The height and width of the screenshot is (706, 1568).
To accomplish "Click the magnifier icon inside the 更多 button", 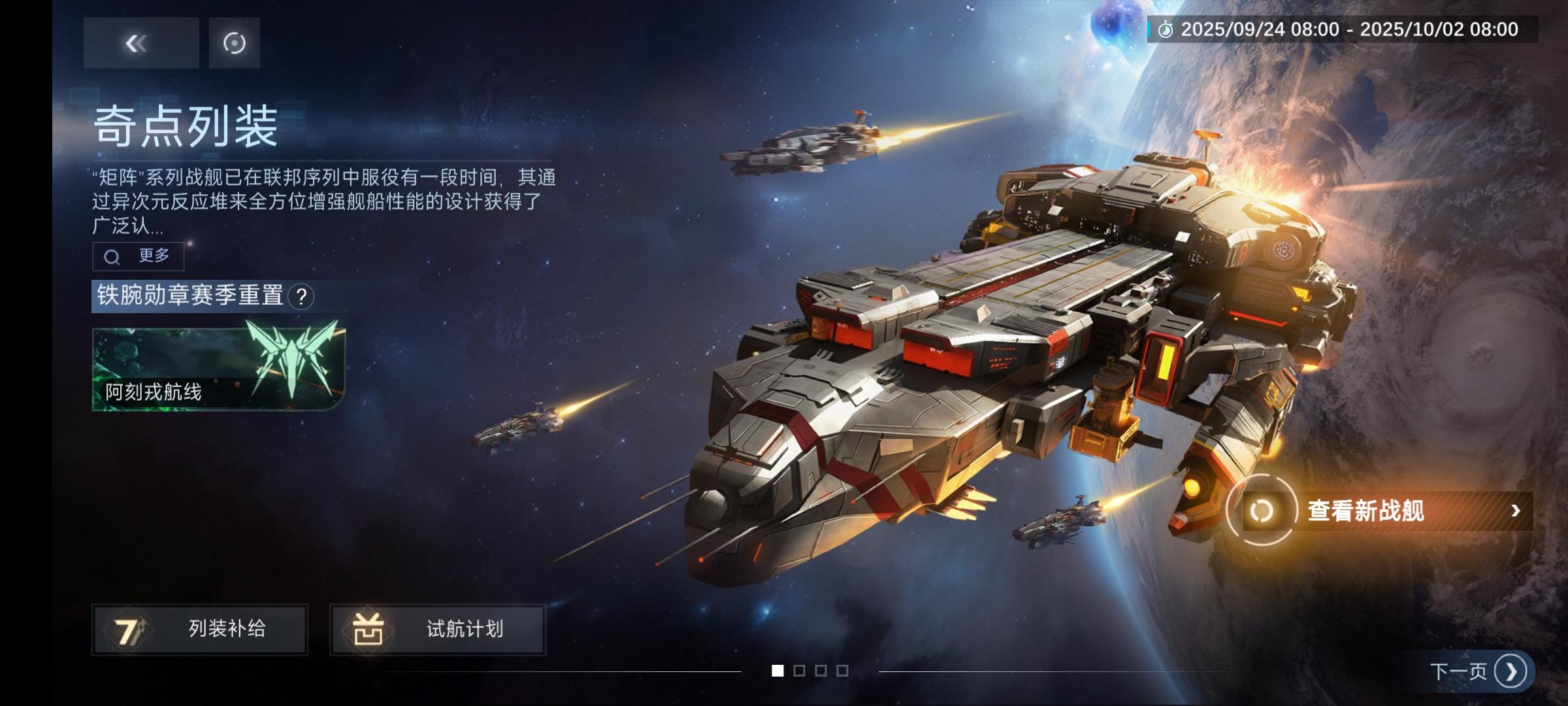I will pyautogui.click(x=112, y=257).
